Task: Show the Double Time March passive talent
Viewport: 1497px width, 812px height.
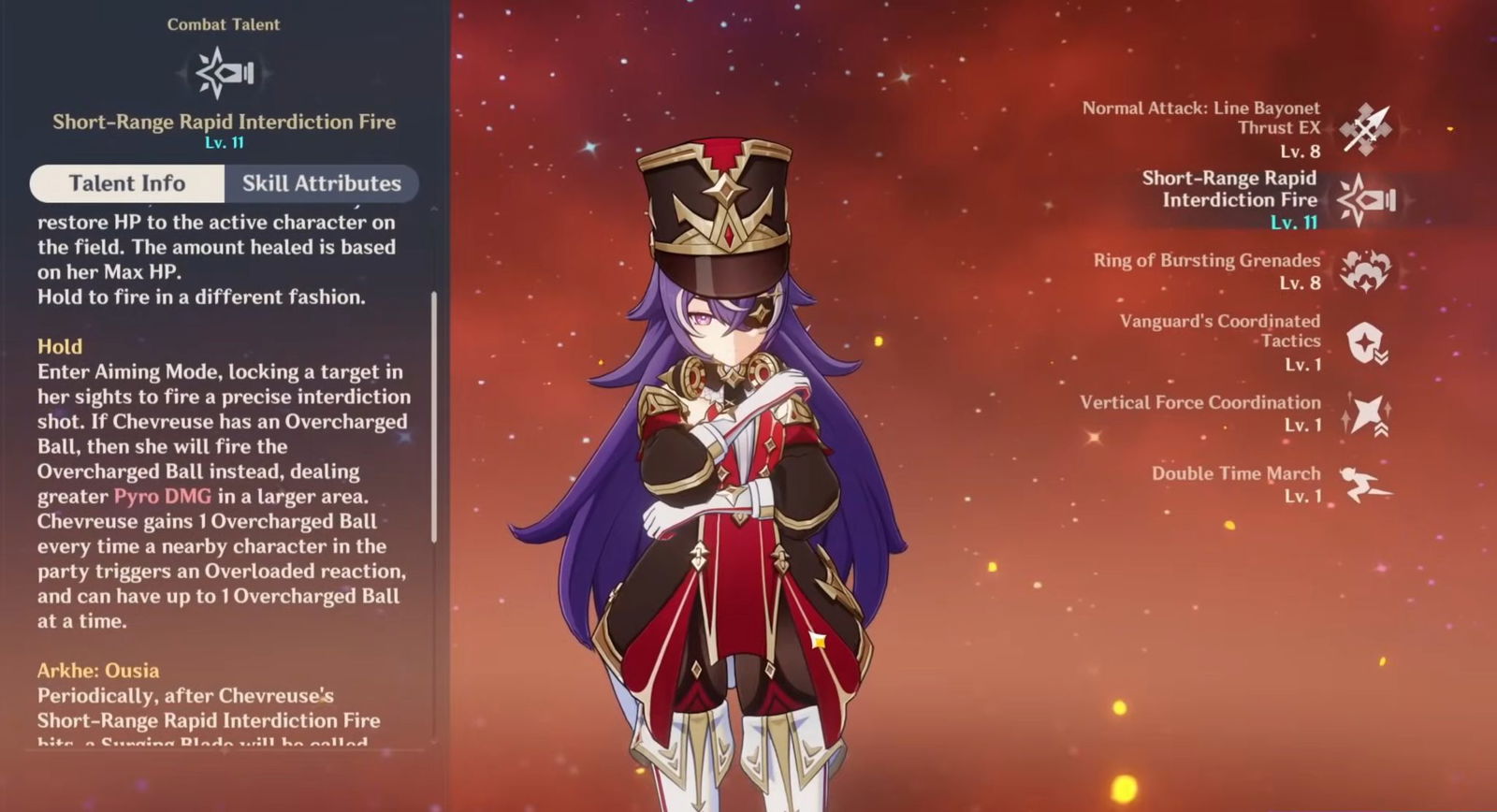Action: 1366,485
